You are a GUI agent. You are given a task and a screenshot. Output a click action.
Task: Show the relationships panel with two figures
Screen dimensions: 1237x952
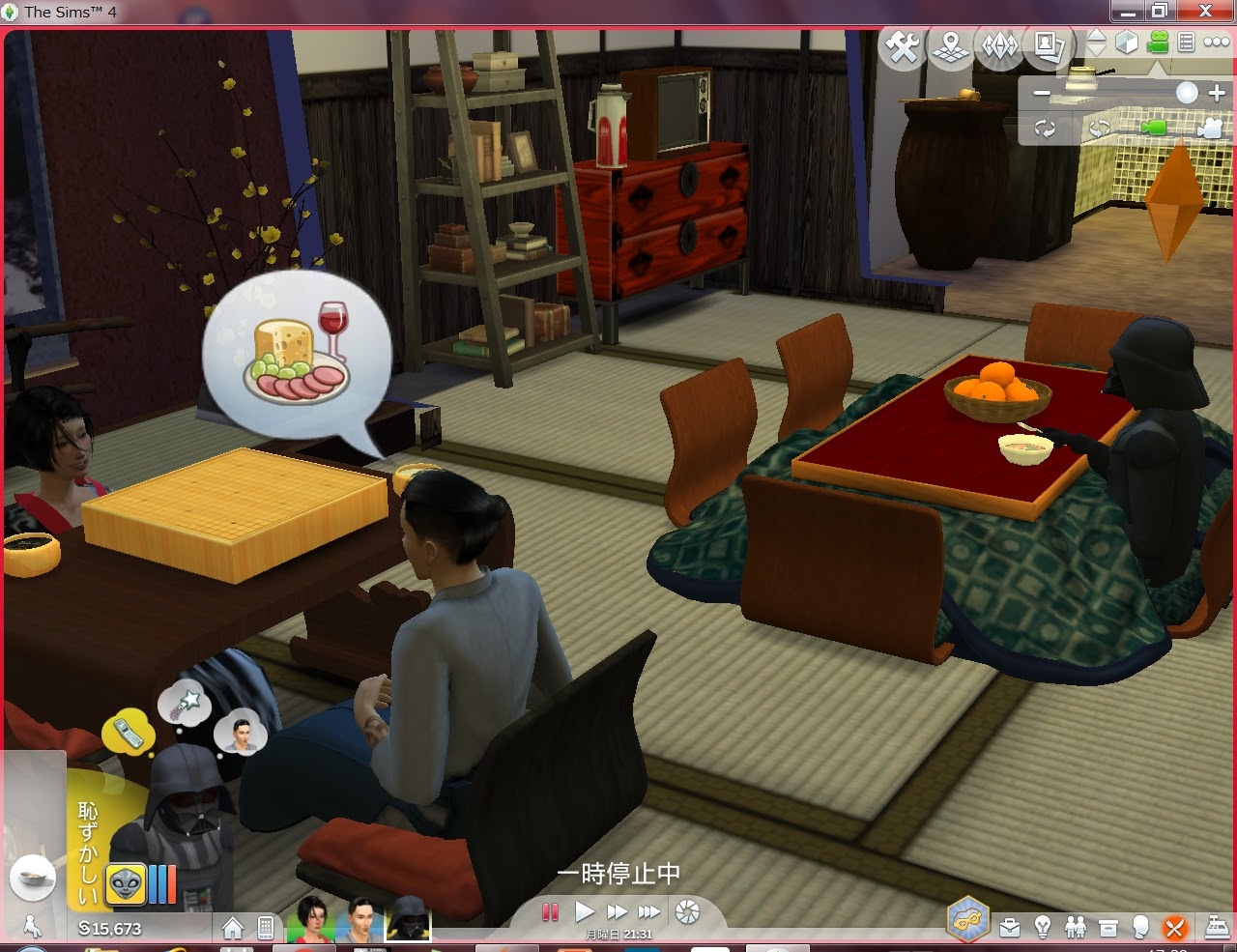click(x=1075, y=929)
